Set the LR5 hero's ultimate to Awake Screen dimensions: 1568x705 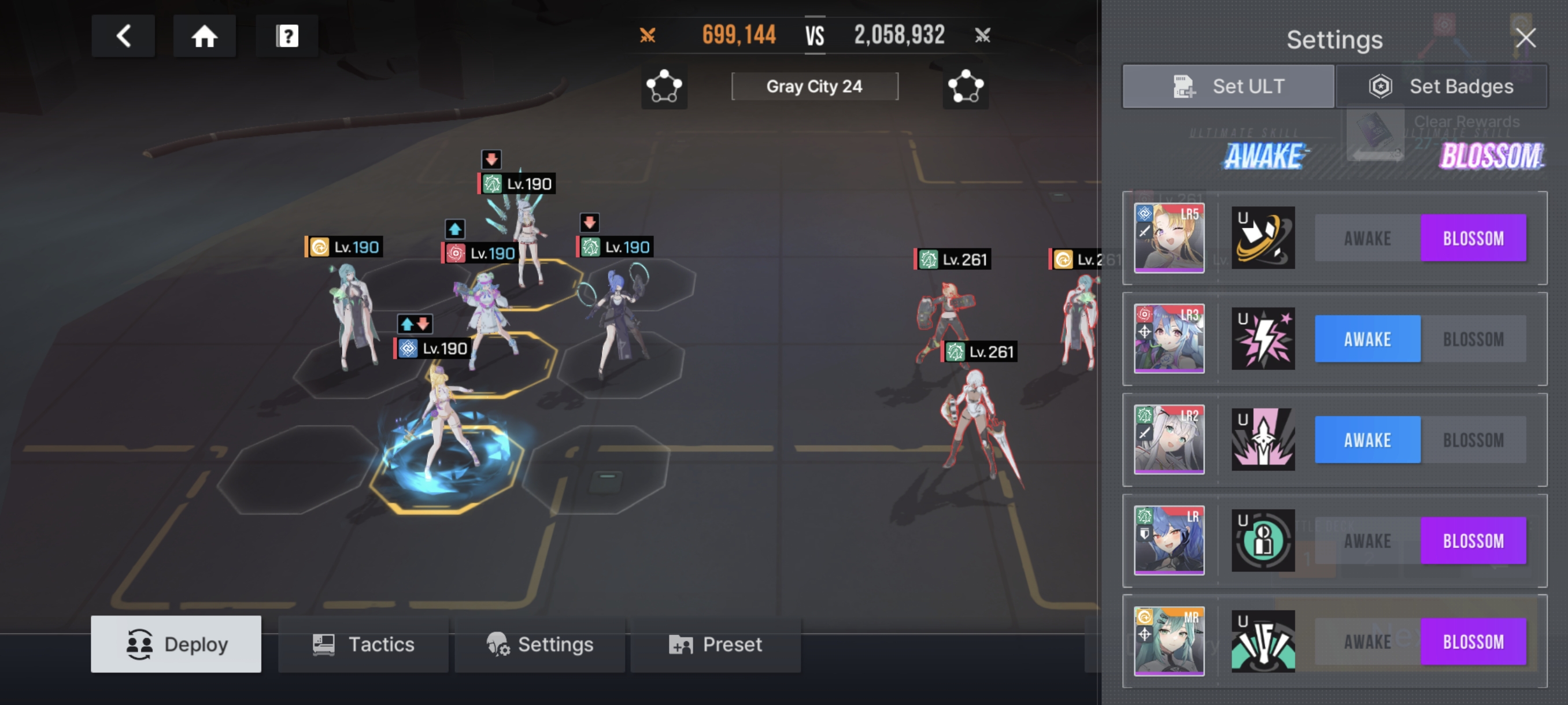click(1367, 238)
